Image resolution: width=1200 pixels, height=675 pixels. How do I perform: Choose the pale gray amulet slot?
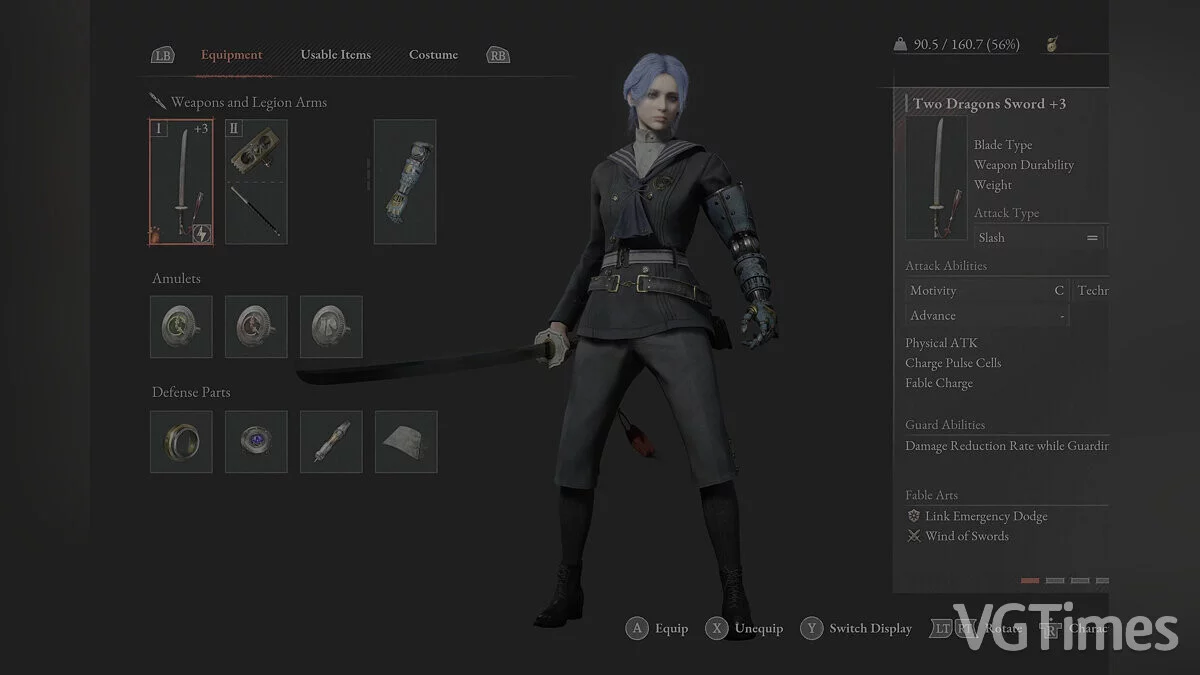click(331, 326)
